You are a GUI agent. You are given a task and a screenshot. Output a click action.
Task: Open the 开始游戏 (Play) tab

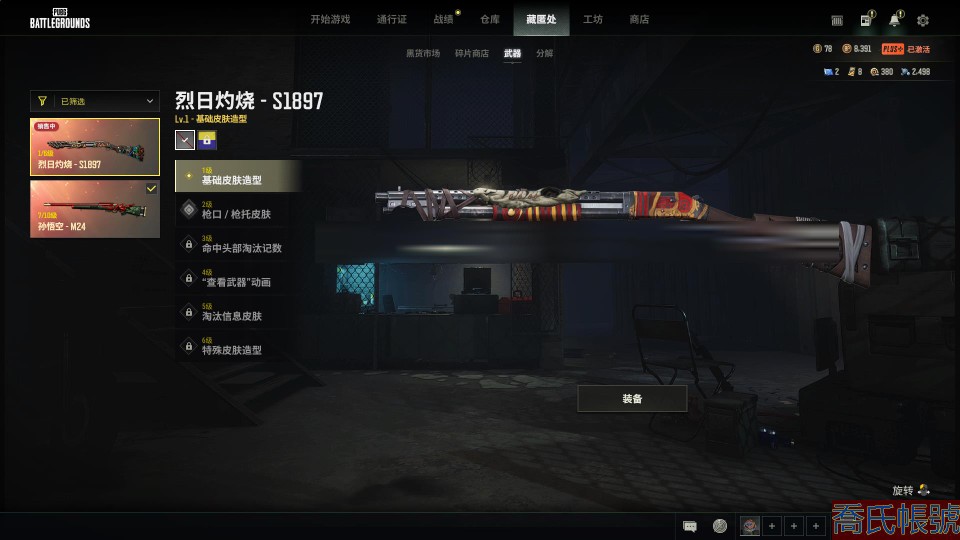point(329,19)
